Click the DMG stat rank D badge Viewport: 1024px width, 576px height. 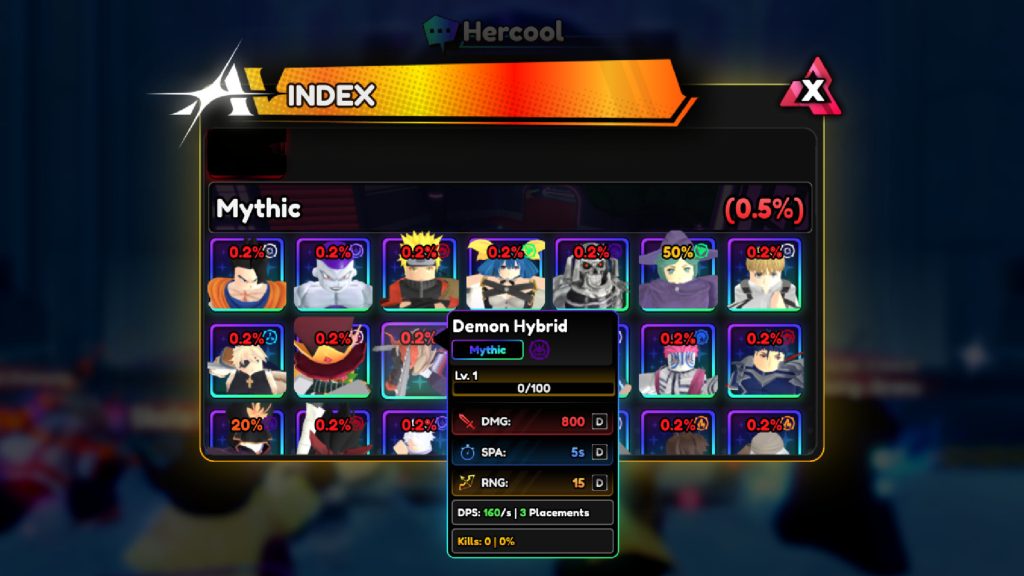click(600, 422)
